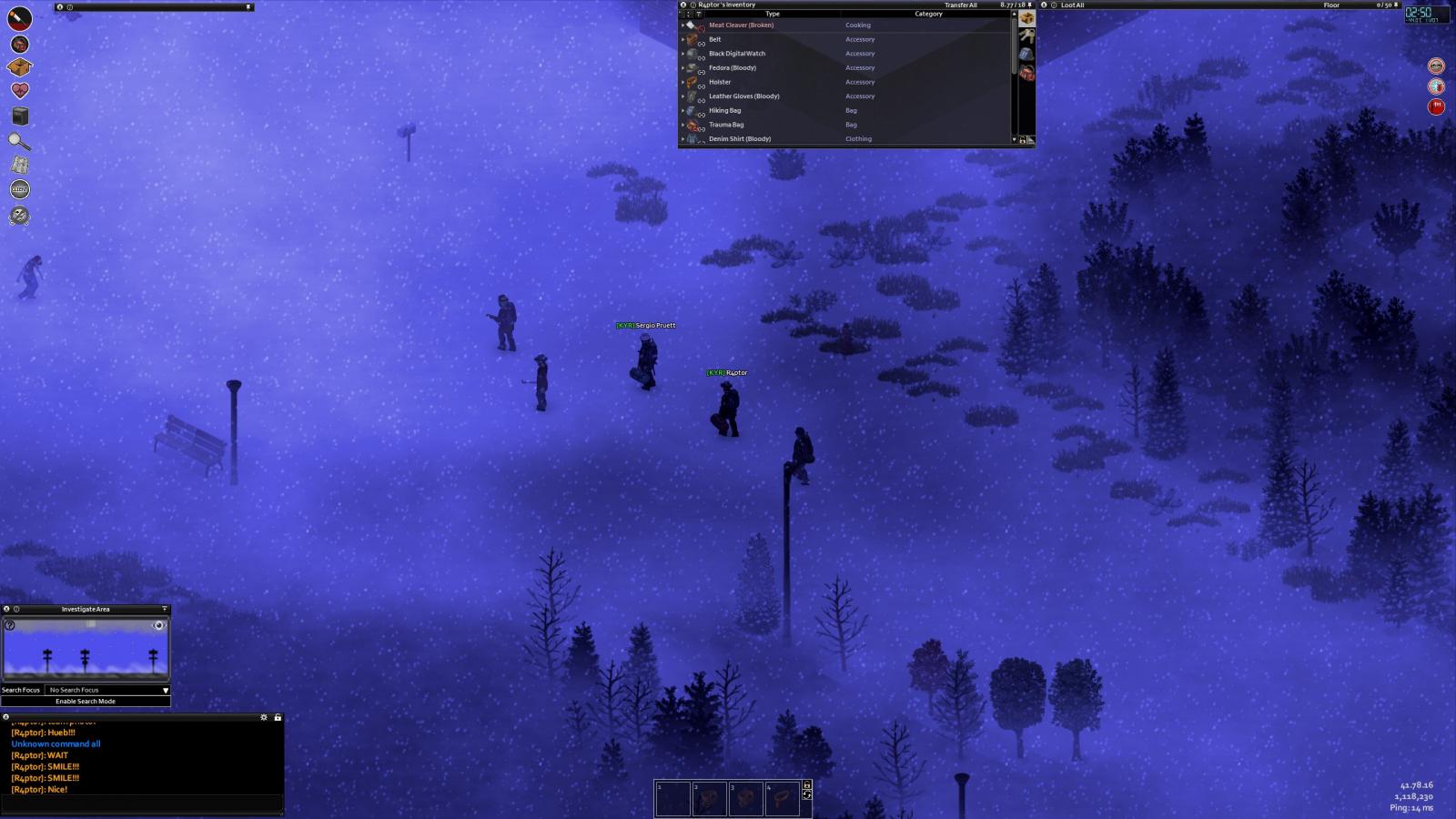
Task: Open the folded world map
Action: point(19,165)
